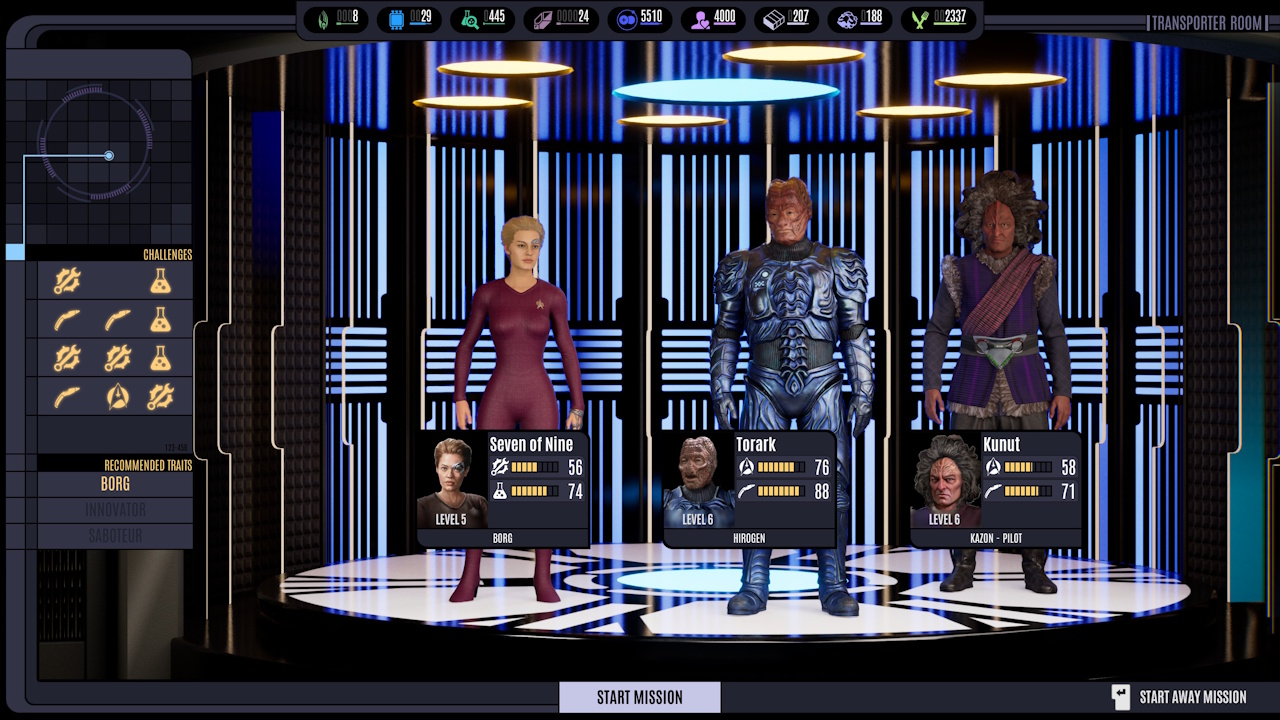Image resolution: width=1280 pixels, height=720 pixels.
Task: Click the phaser icon in the fourth challenge row
Action: click(65, 396)
